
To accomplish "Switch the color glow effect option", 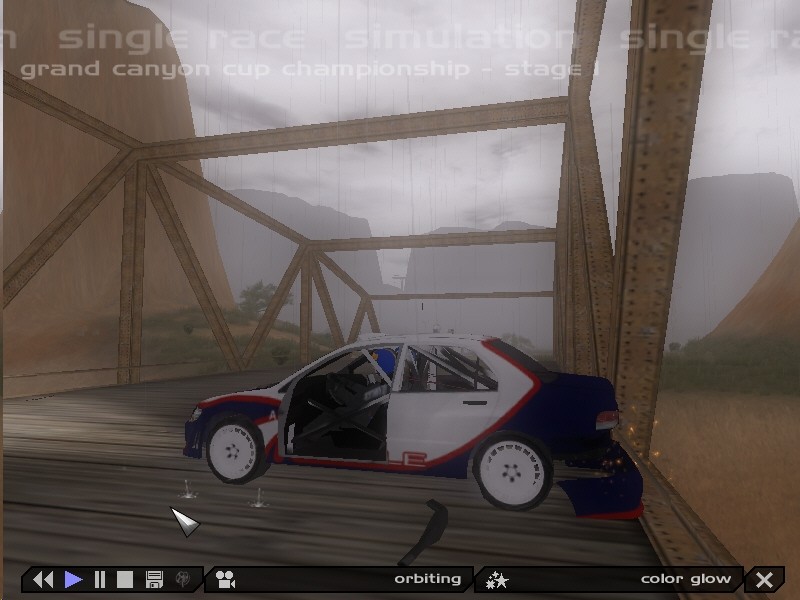I will click(685, 579).
